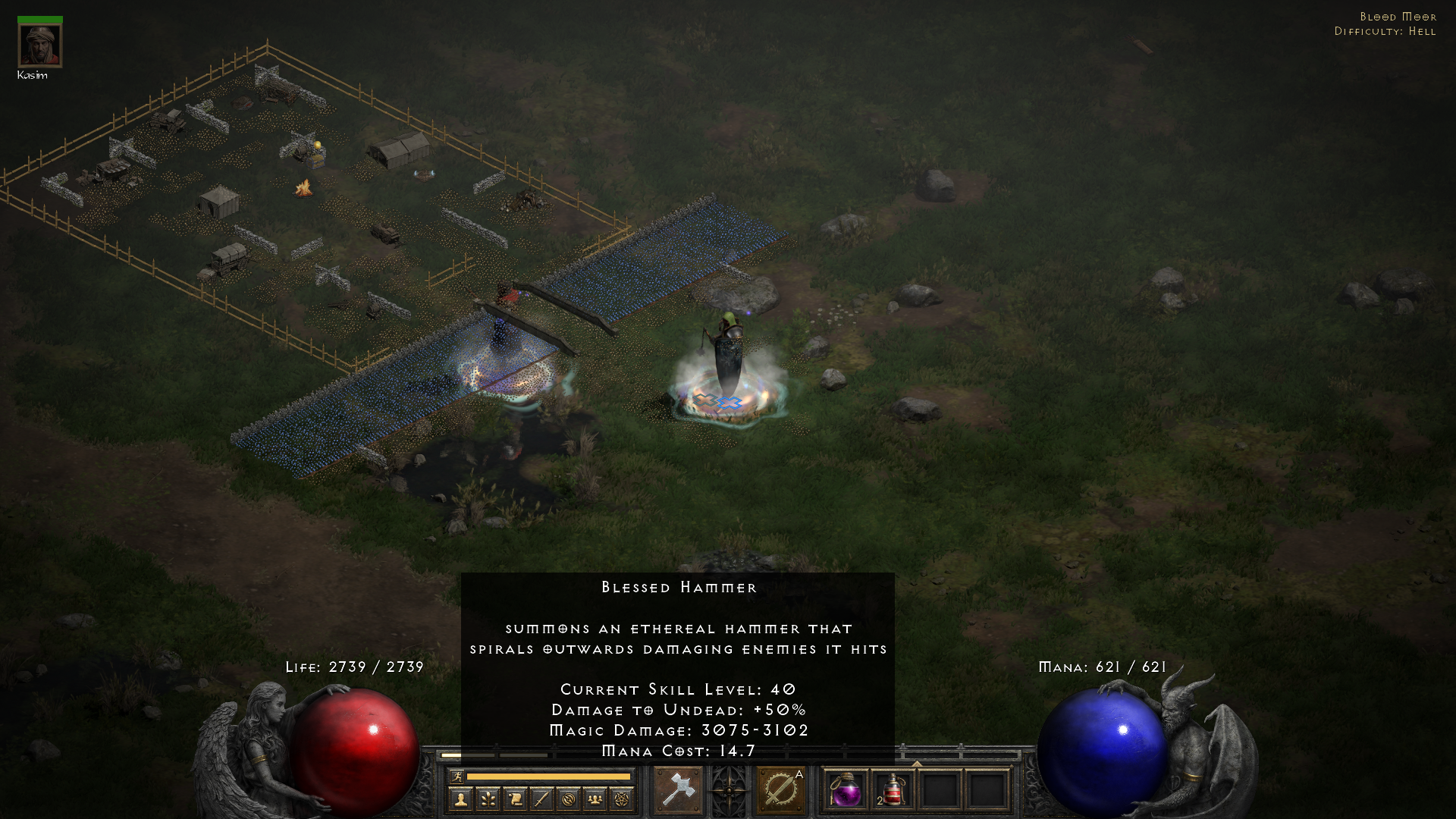The height and width of the screenshot is (819, 1456).
Task: Open the right-skill Concentration aura icon
Action: pos(781,789)
